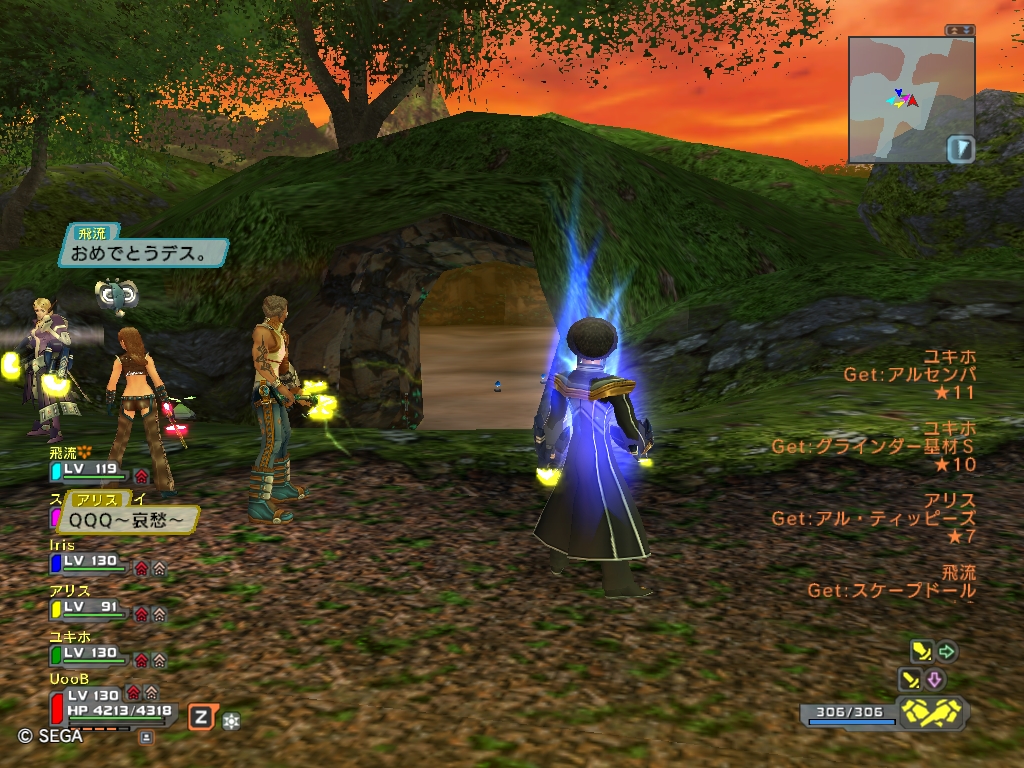1024x768 pixels.
Task: Click the minimap's lower-right arrowhead icon
Action: 961,149
